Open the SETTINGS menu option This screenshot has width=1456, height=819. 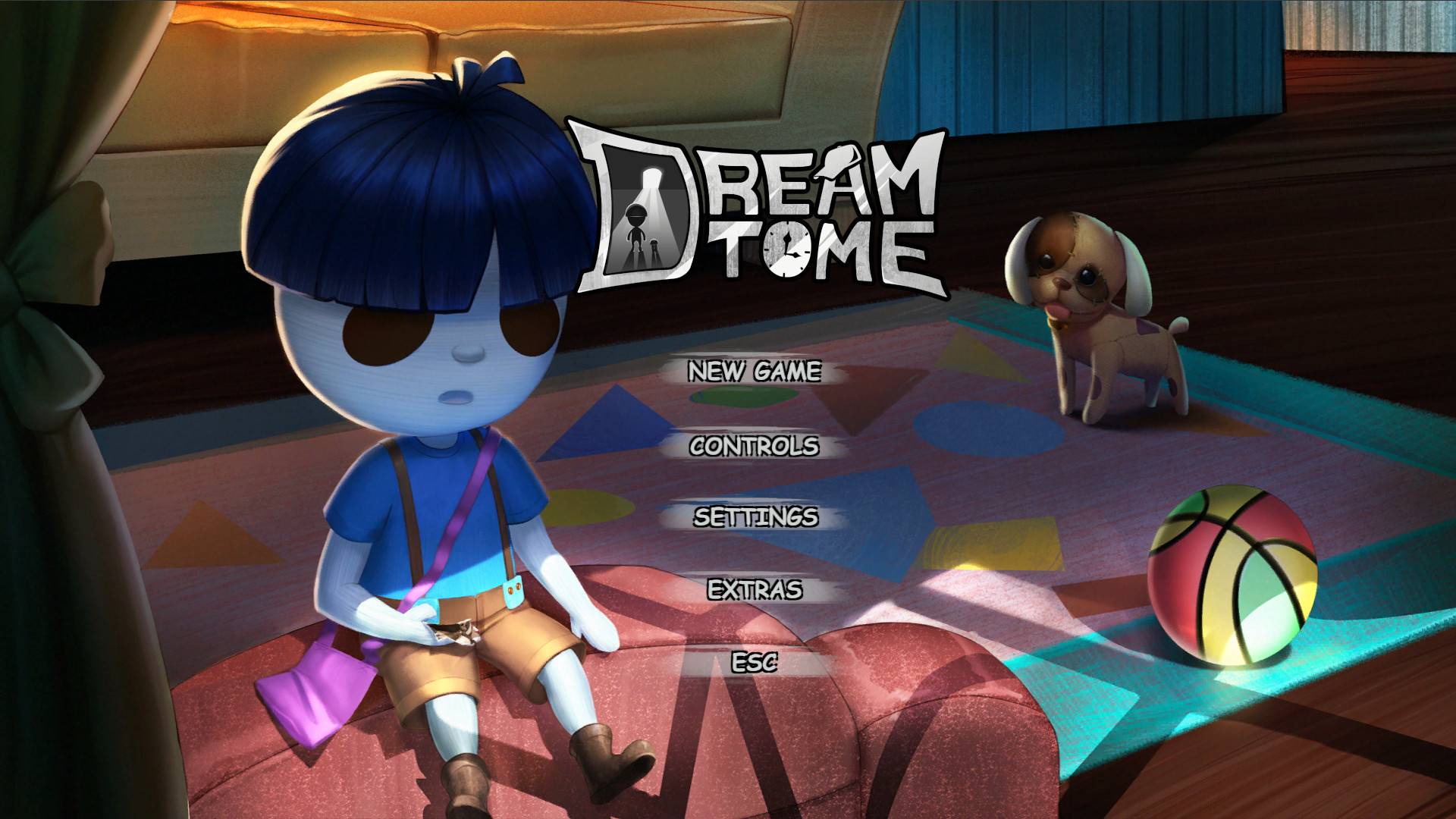[x=755, y=518]
